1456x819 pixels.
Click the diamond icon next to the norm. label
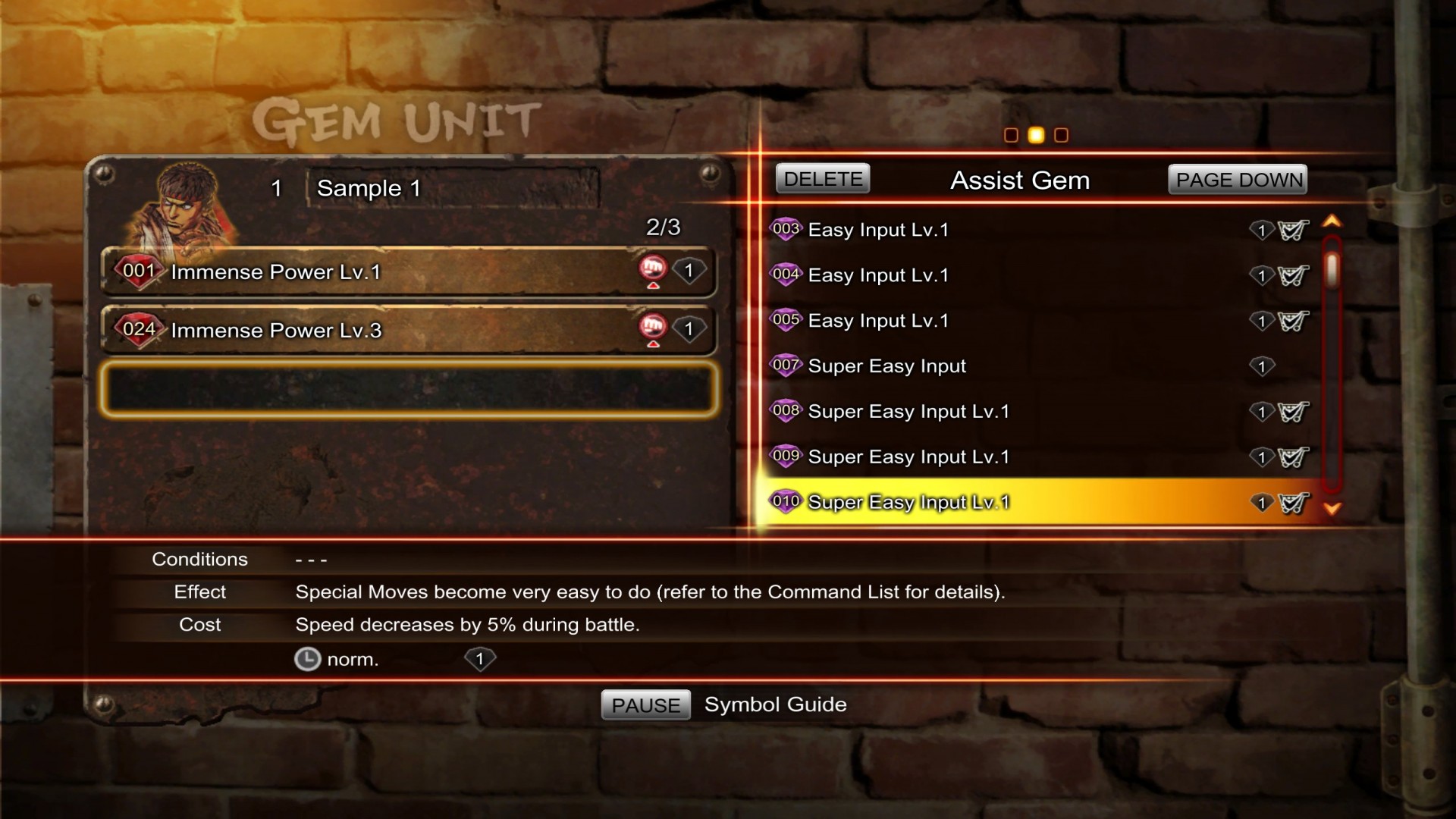coord(480,660)
